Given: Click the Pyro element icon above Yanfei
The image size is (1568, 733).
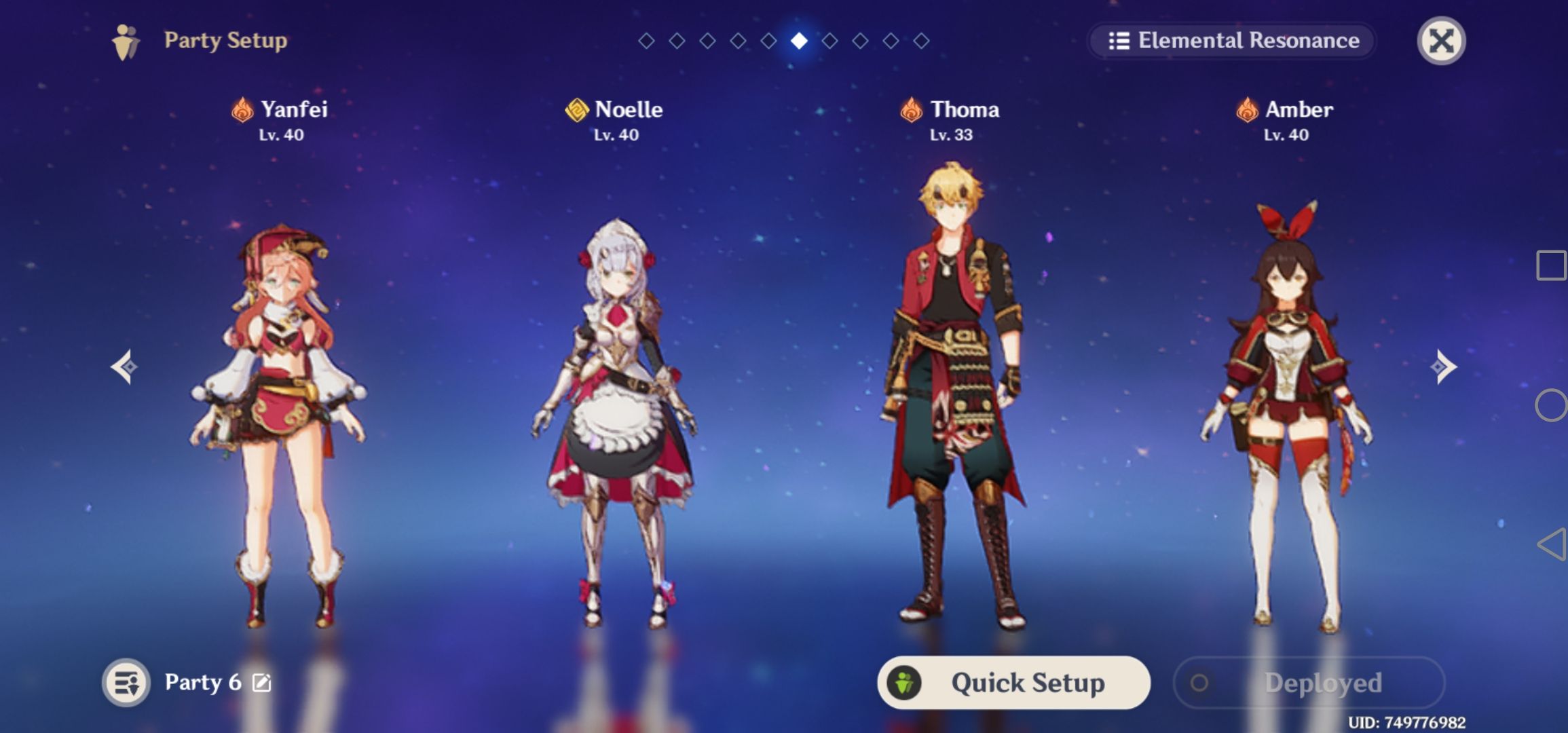Looking at the screenshot, I should (241, 109).
